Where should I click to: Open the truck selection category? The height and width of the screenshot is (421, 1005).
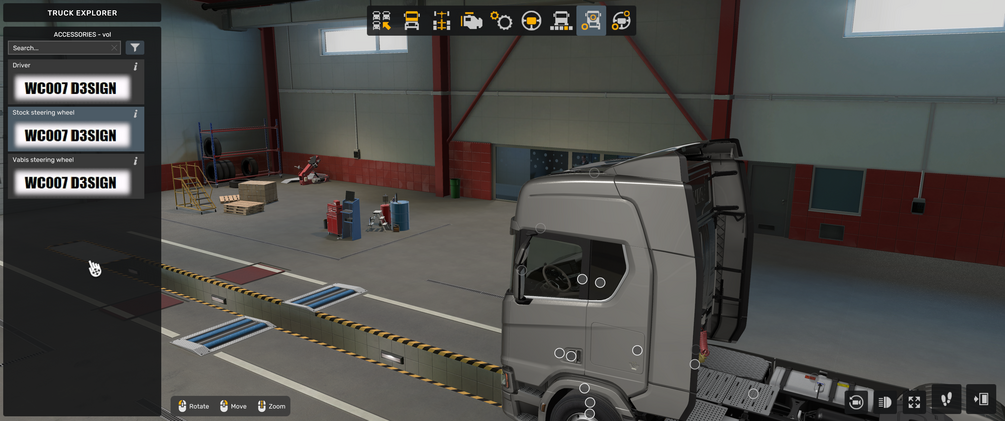[381, 21]
